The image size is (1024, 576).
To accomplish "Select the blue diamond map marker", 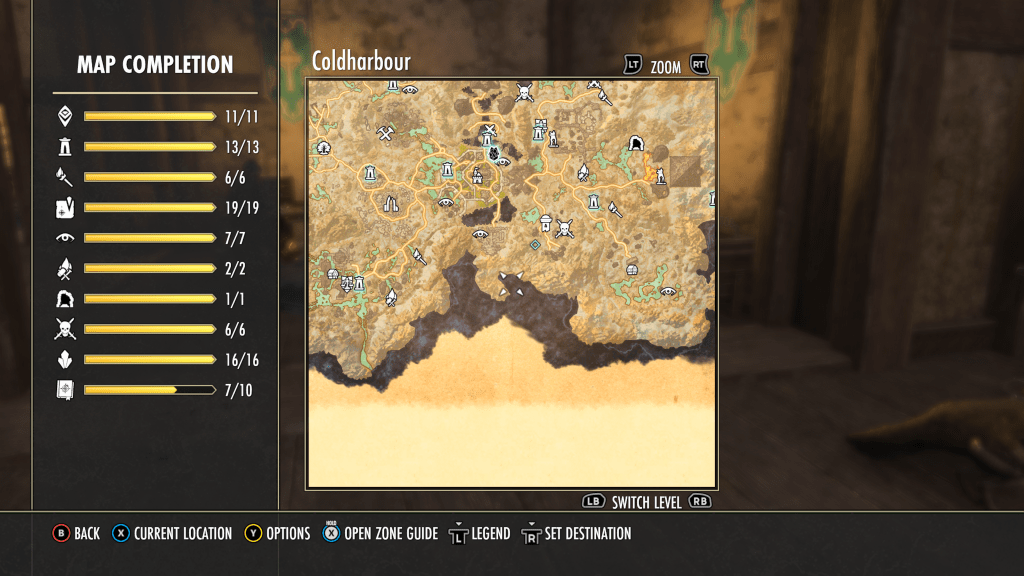I will 535,244.
